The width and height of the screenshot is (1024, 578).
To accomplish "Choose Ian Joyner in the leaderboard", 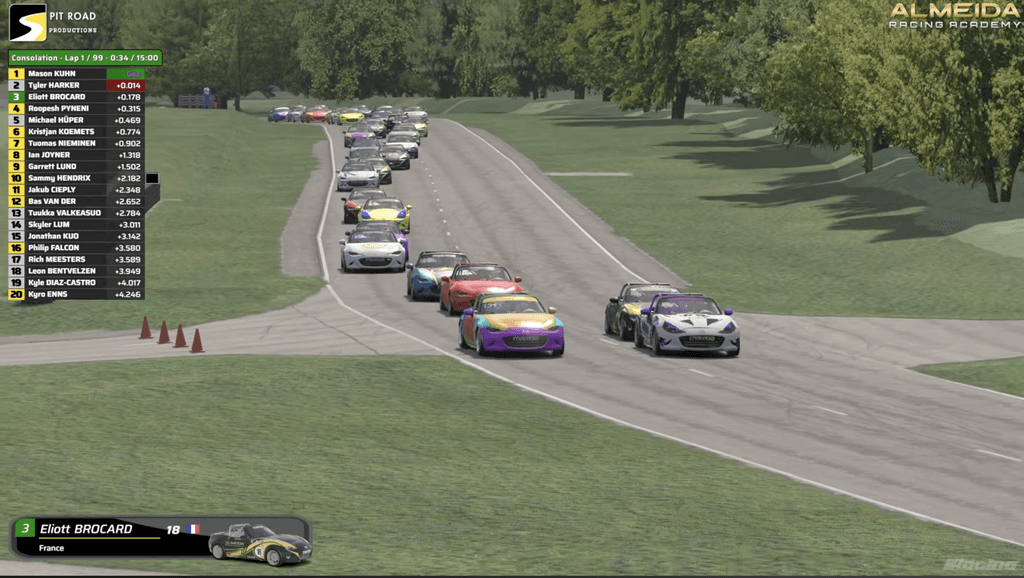I will coord(76,155).
